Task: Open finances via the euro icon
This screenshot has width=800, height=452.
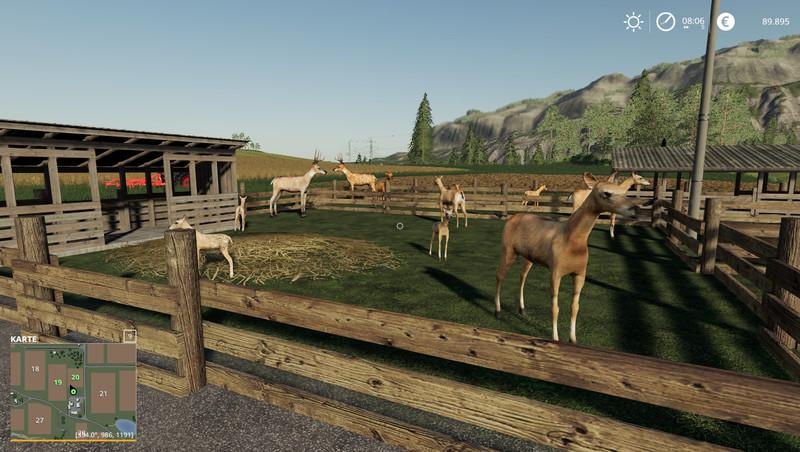Action: point(725,21)
